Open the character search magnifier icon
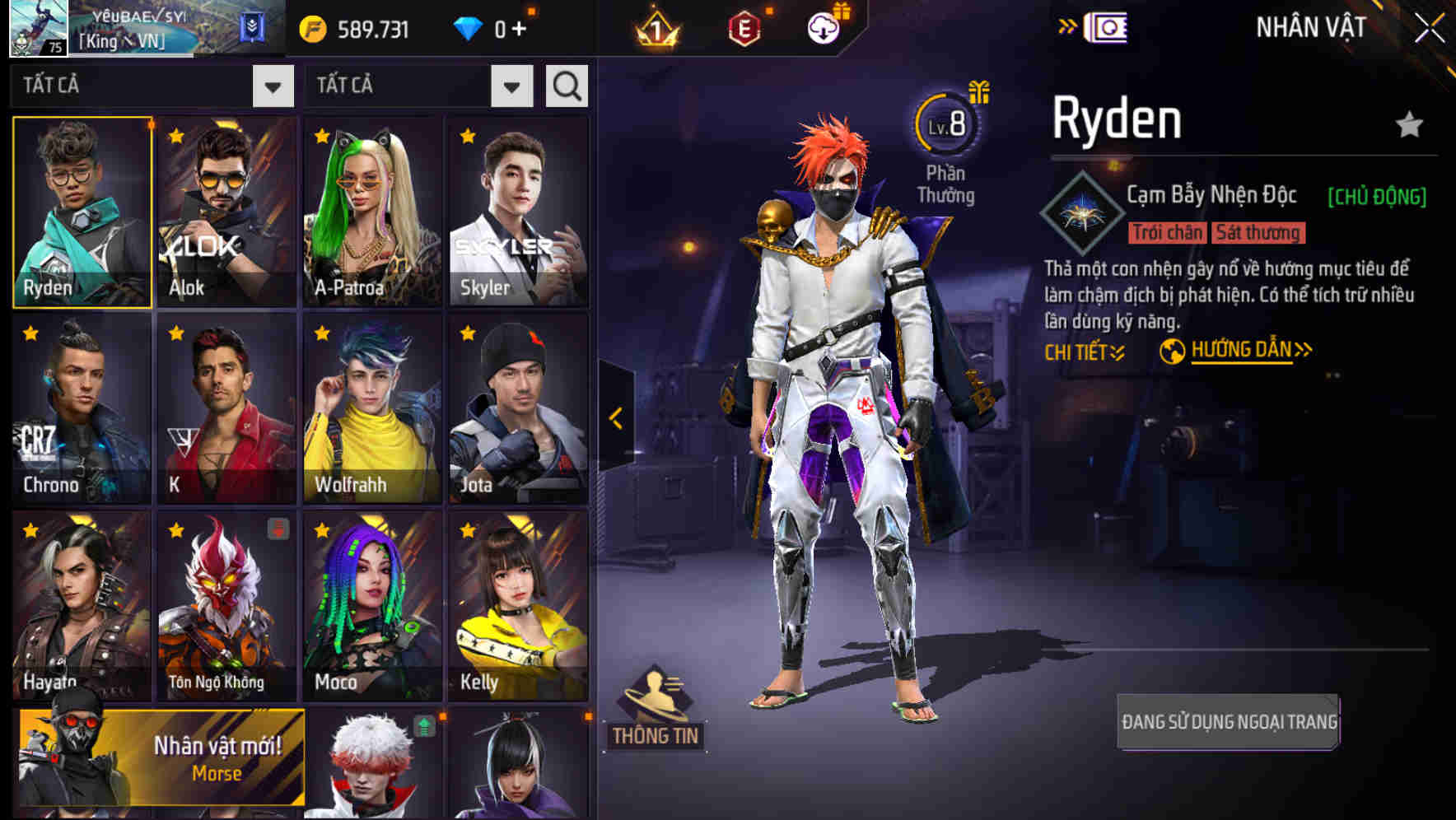The image size is (1456, 820). (x=566, y=85)
